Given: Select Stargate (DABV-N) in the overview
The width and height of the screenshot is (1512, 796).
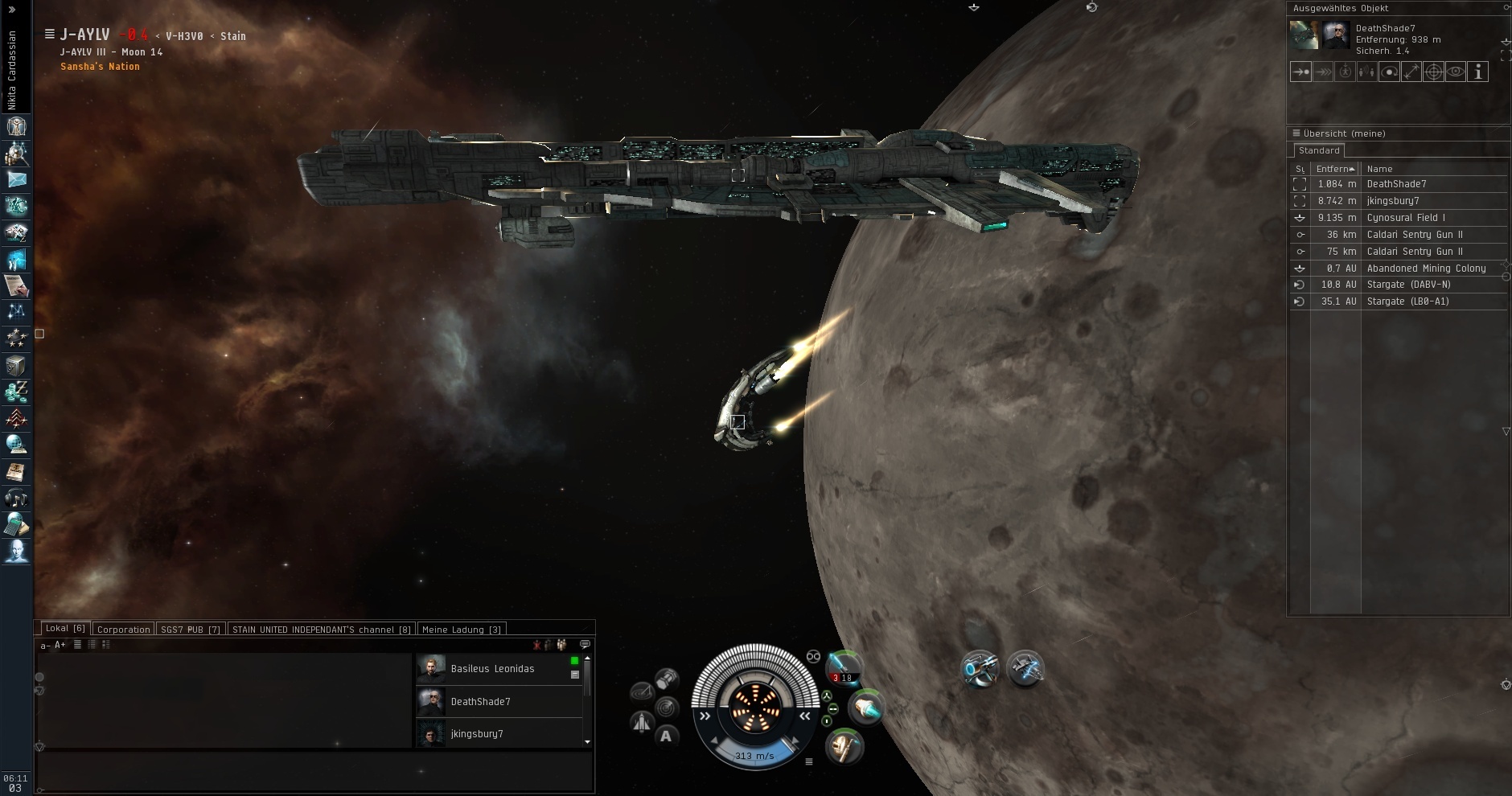Looking at the screenshot, I should tap(1408, 285).
